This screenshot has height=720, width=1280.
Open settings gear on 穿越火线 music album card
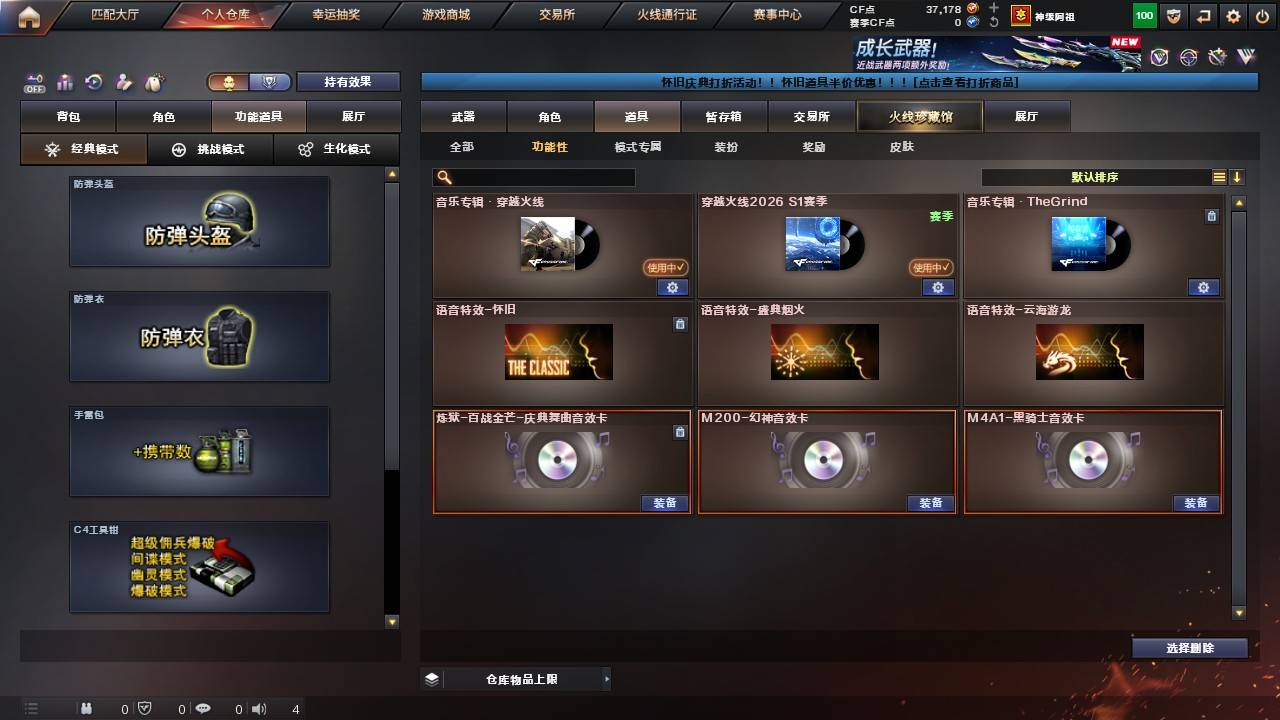(x=672, y=287)
